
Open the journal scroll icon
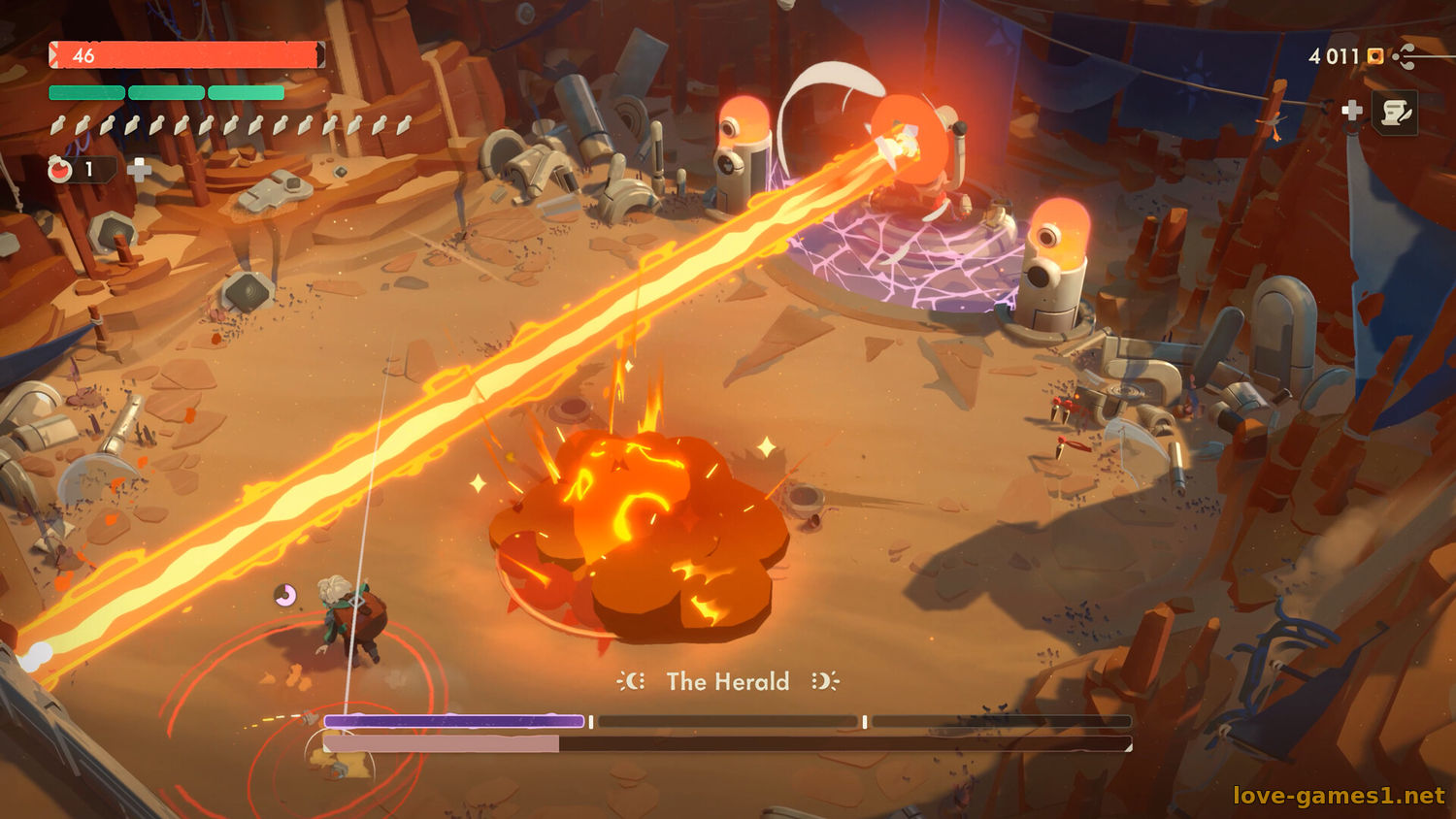pyautogui.click(x=1396, y=113)
